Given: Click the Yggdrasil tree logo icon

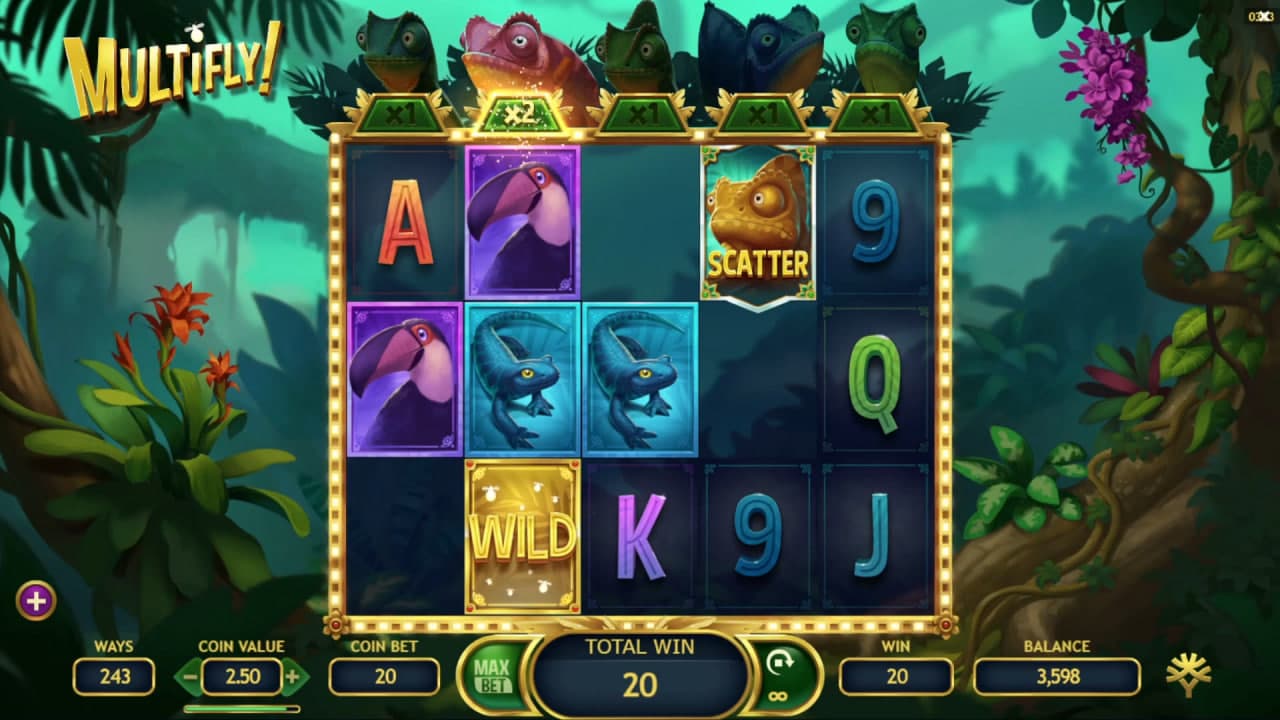Looking at the screenshot, I should (1188, 676).
